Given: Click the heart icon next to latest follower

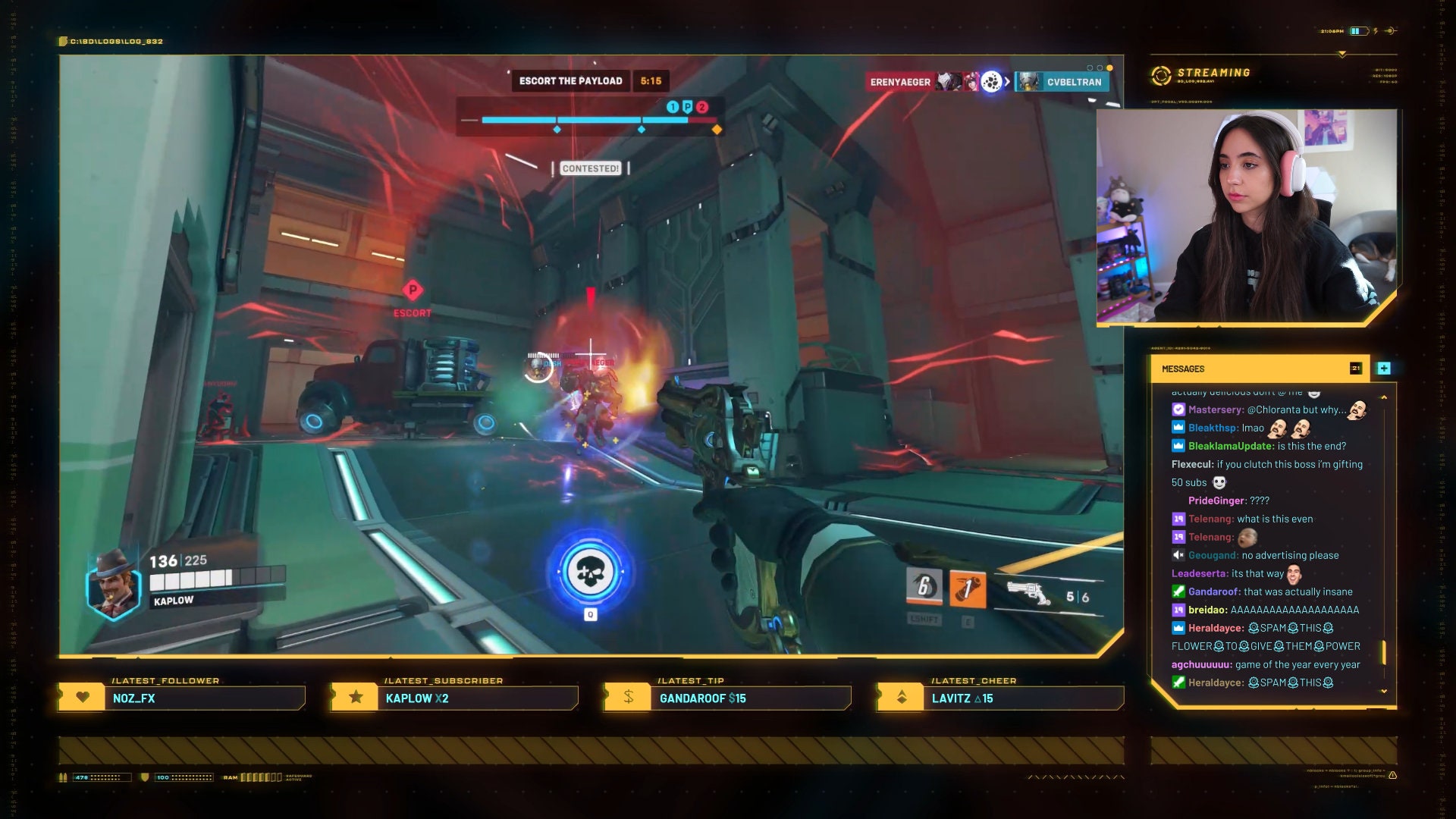Looking at the screenshot, I should (x=83, y=697).
